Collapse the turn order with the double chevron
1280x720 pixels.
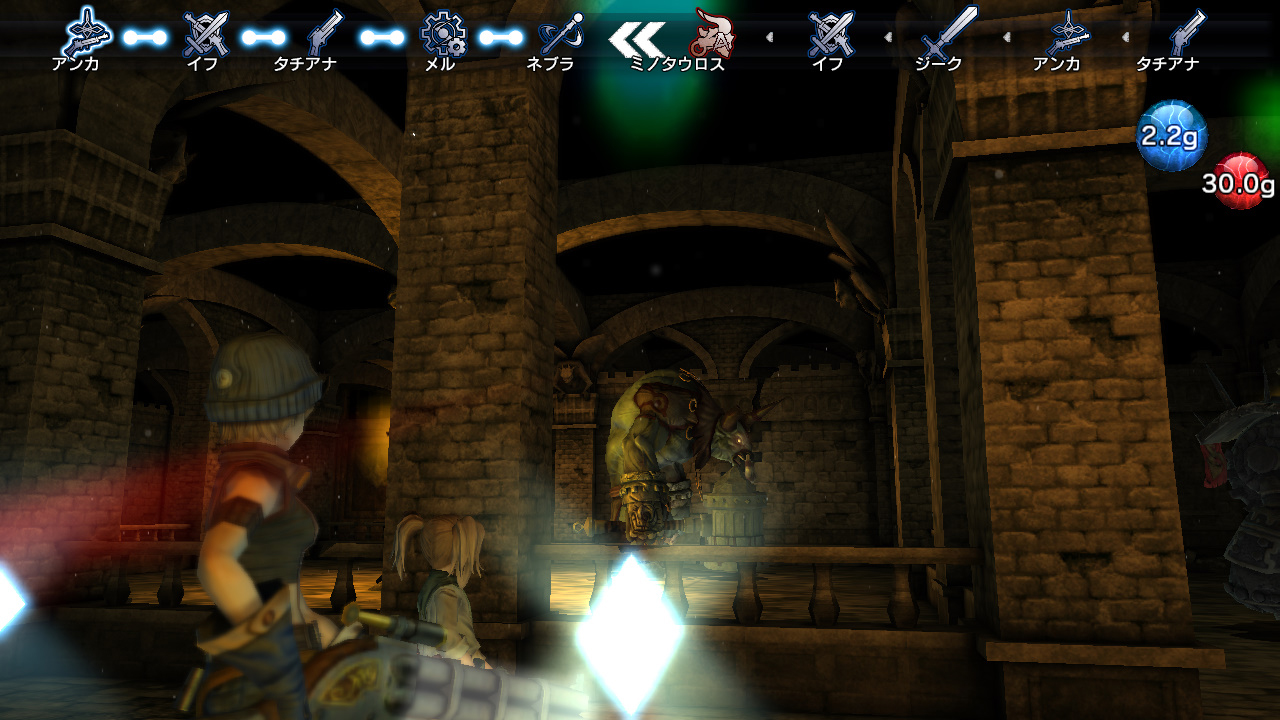pyautogui.click(x=637, y=38)
